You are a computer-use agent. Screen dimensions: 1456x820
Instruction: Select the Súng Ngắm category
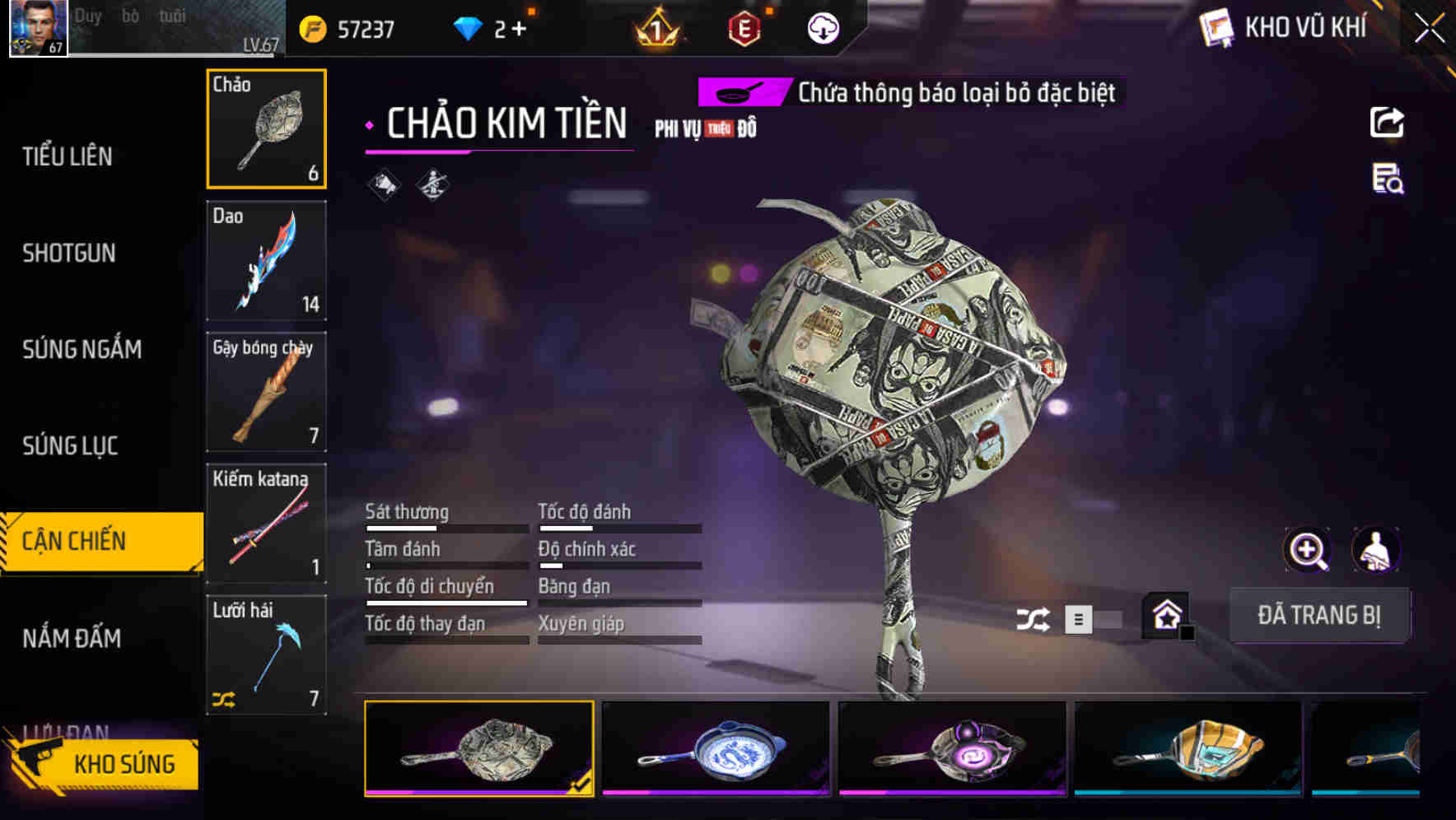pos(82,349)
